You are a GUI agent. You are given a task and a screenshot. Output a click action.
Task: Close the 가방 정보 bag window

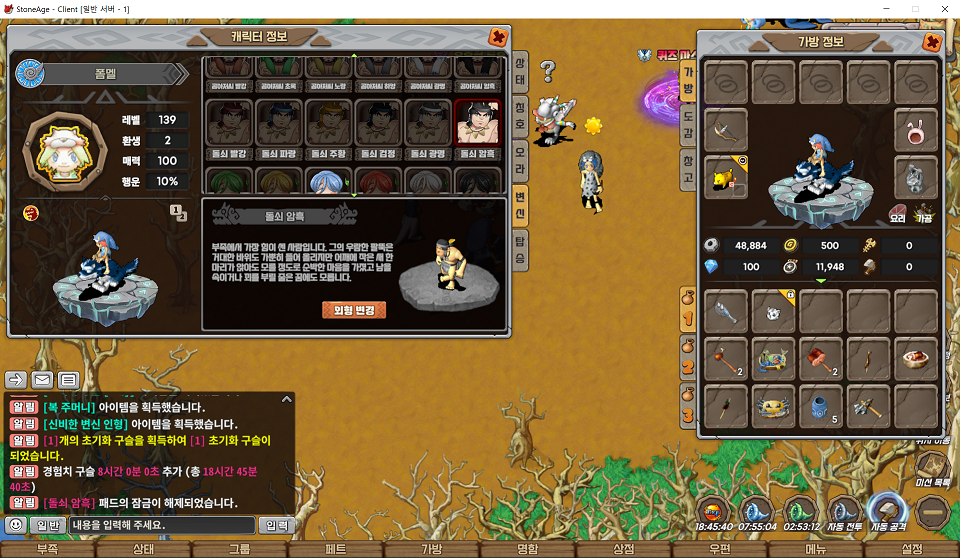tap(932, 42)
